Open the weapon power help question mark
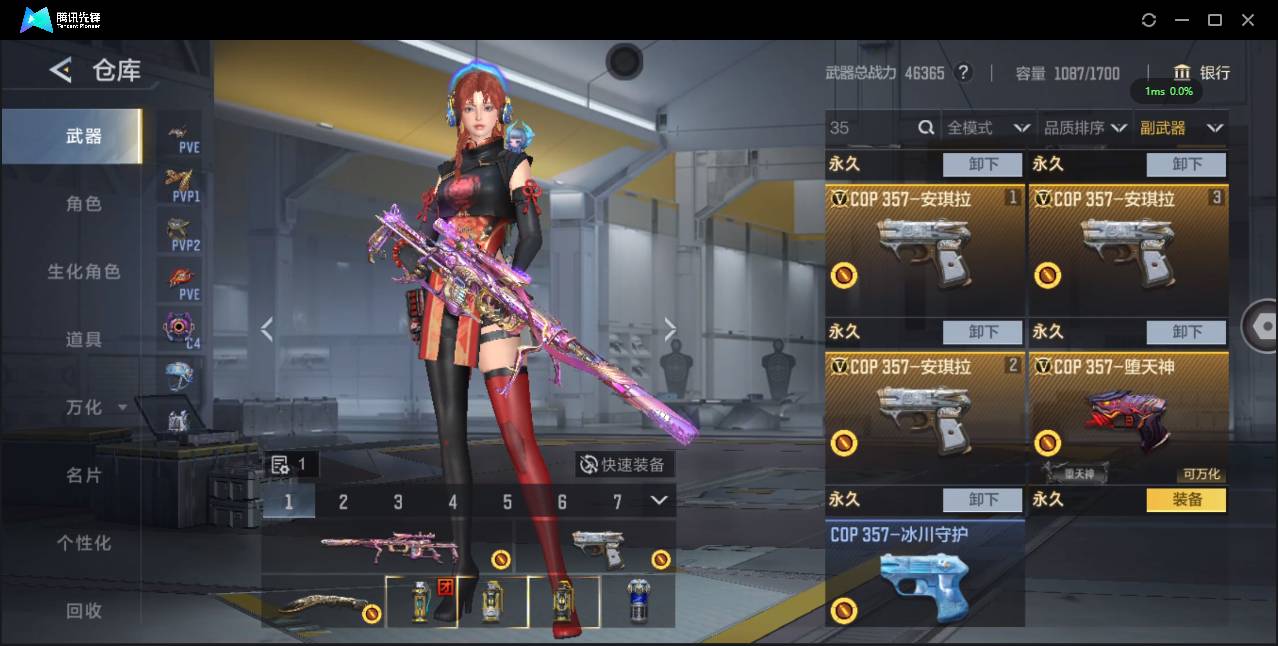The height and width of the screenshot is (646, 1278). coord(964,73)
